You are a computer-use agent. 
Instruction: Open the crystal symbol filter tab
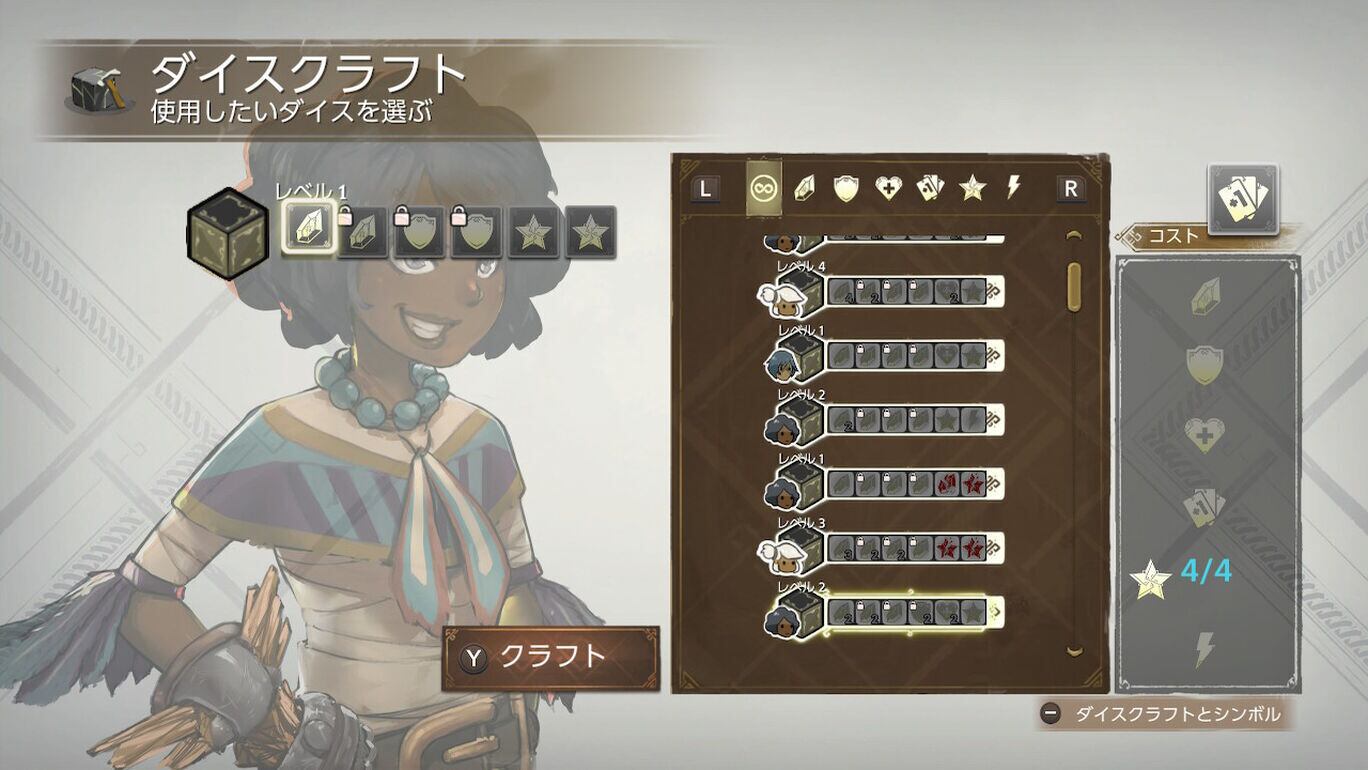point(805,188)
